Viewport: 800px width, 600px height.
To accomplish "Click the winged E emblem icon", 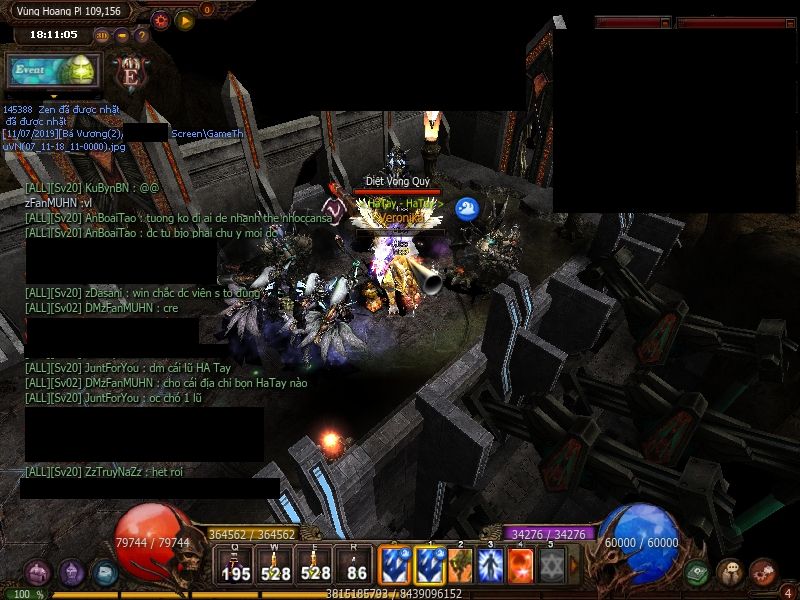I will pos(131,72).
